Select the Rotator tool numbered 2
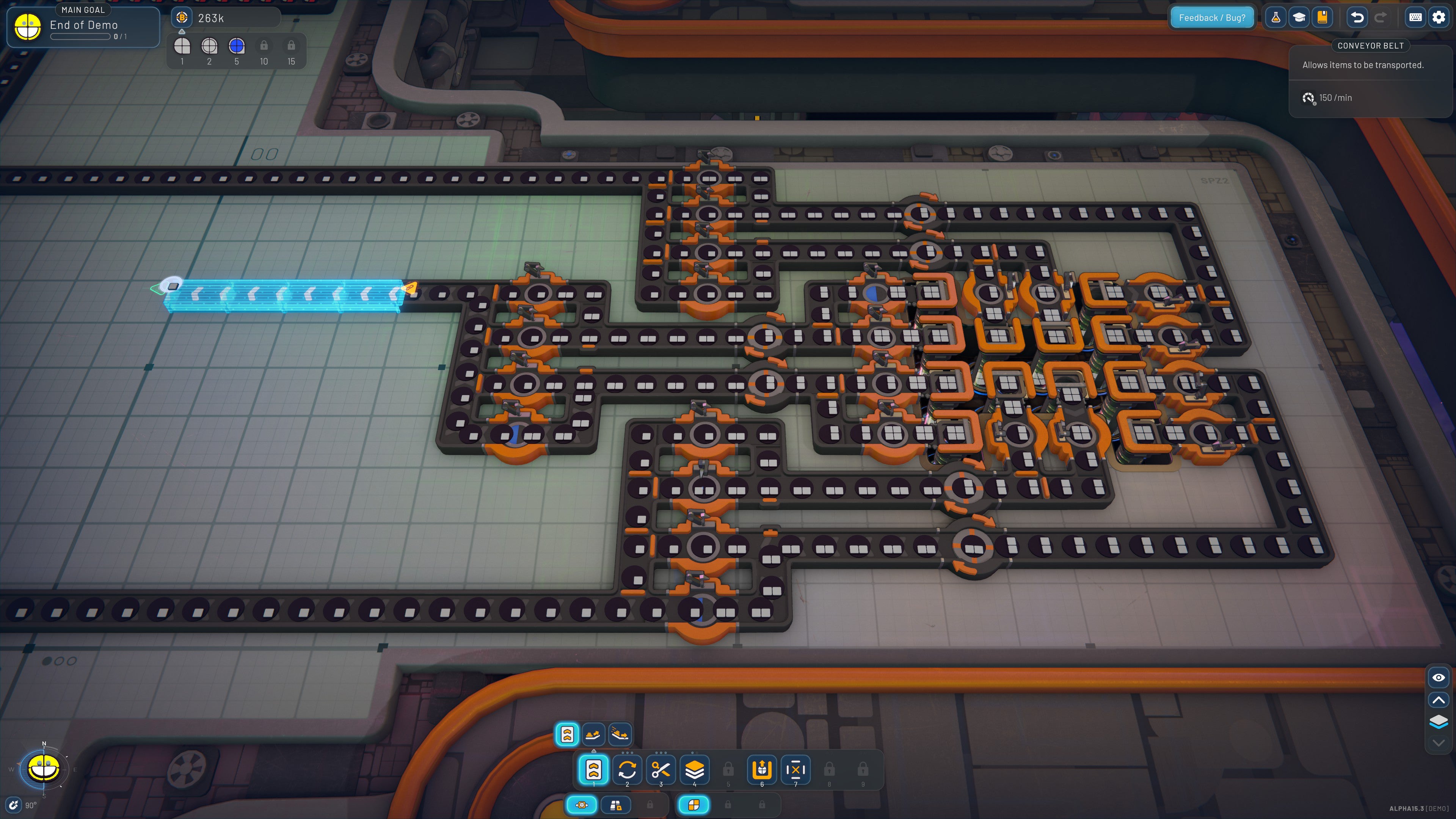The image size is (1456, 819). pyautogui.click(x=628, y=770)
